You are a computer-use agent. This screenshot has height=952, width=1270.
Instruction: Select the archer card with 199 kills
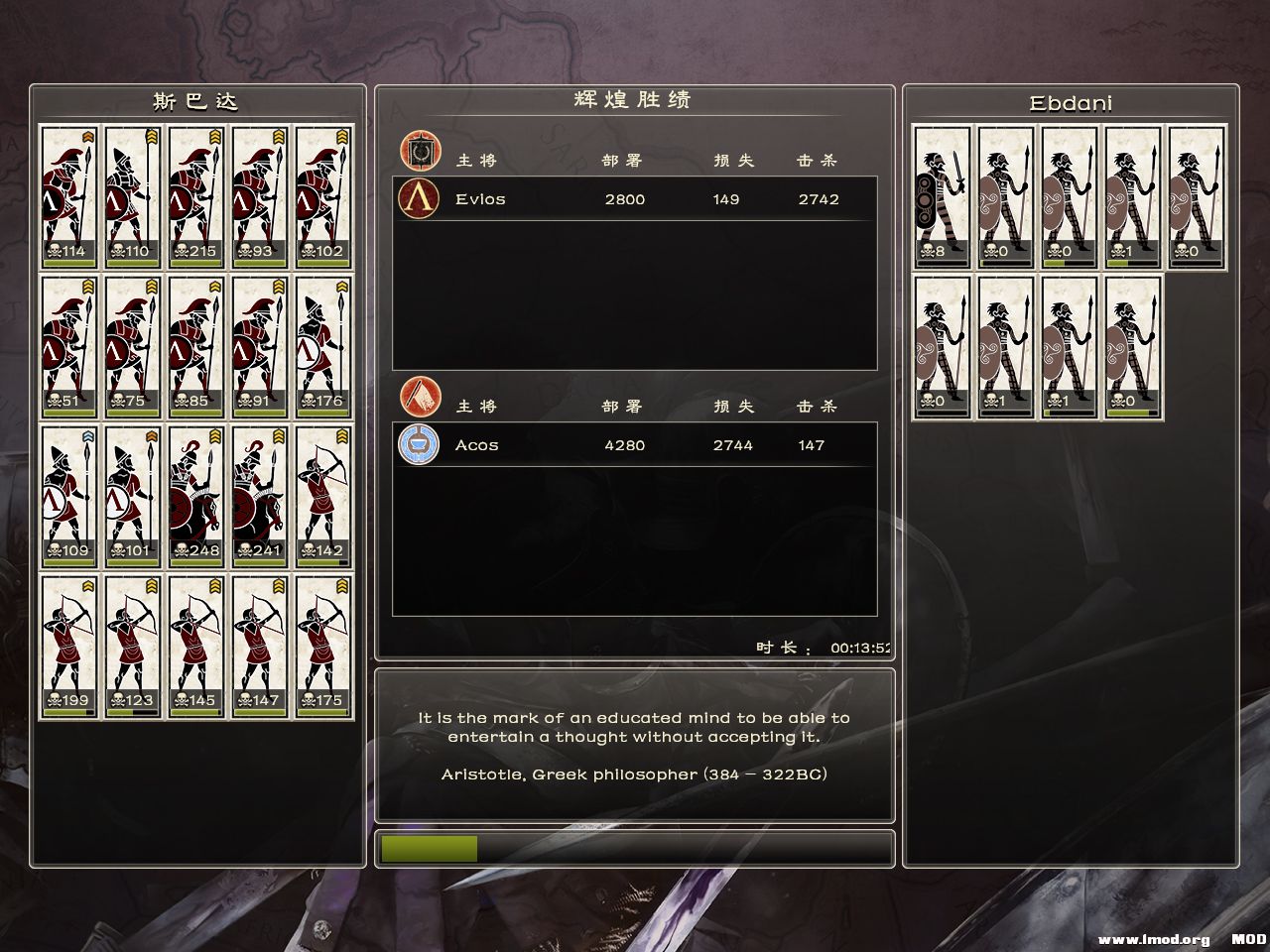[x=69, y=647]
